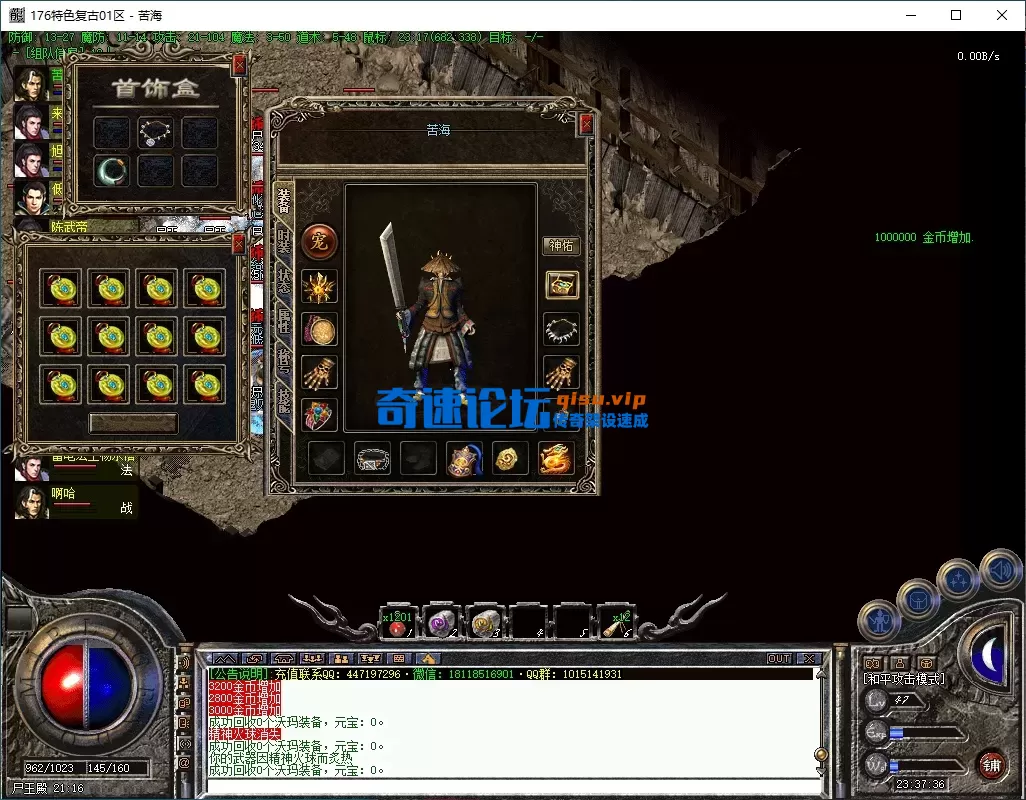This screenshot has width=1026, height=800.
Task: Click the 神佑 button
Action: (x=561, y=245)
